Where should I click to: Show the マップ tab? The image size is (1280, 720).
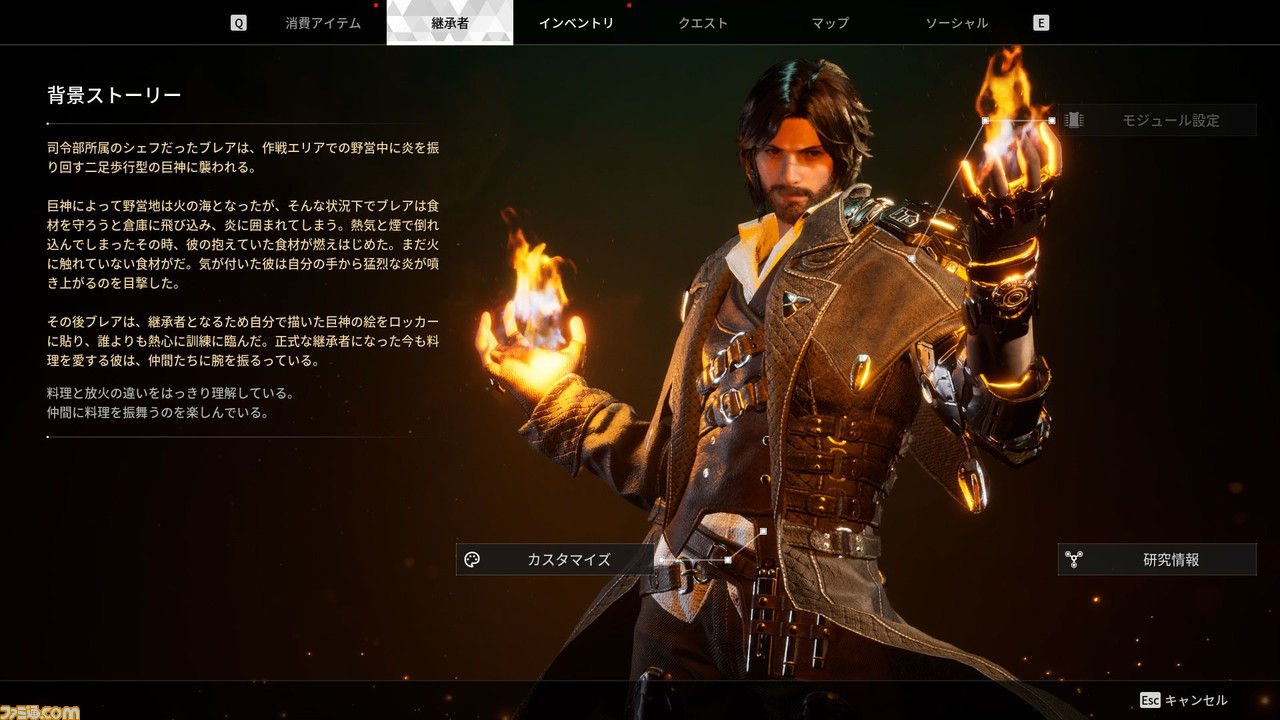[830, 23]
